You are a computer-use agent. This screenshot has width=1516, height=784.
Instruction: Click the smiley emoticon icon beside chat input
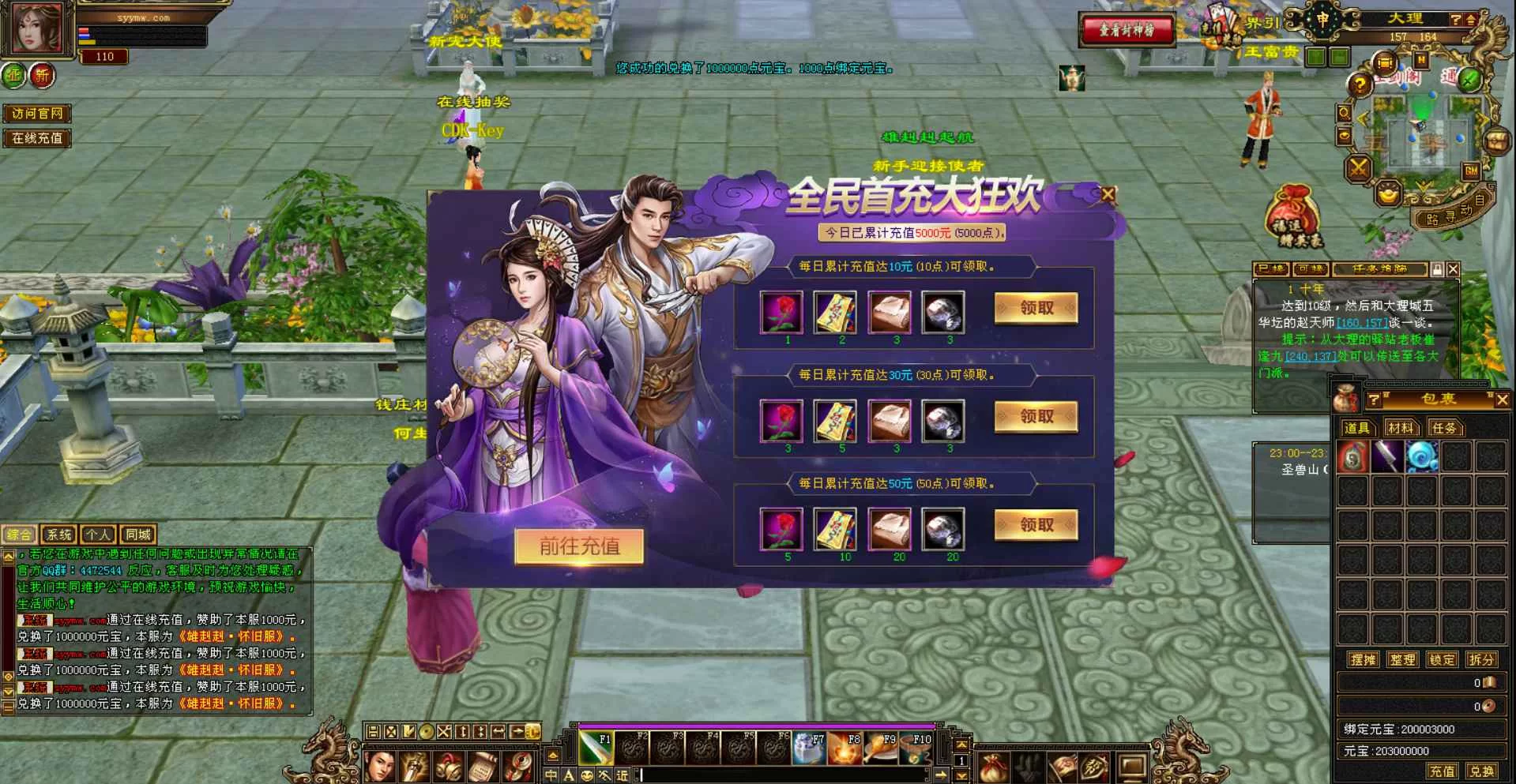coord(588,776)
